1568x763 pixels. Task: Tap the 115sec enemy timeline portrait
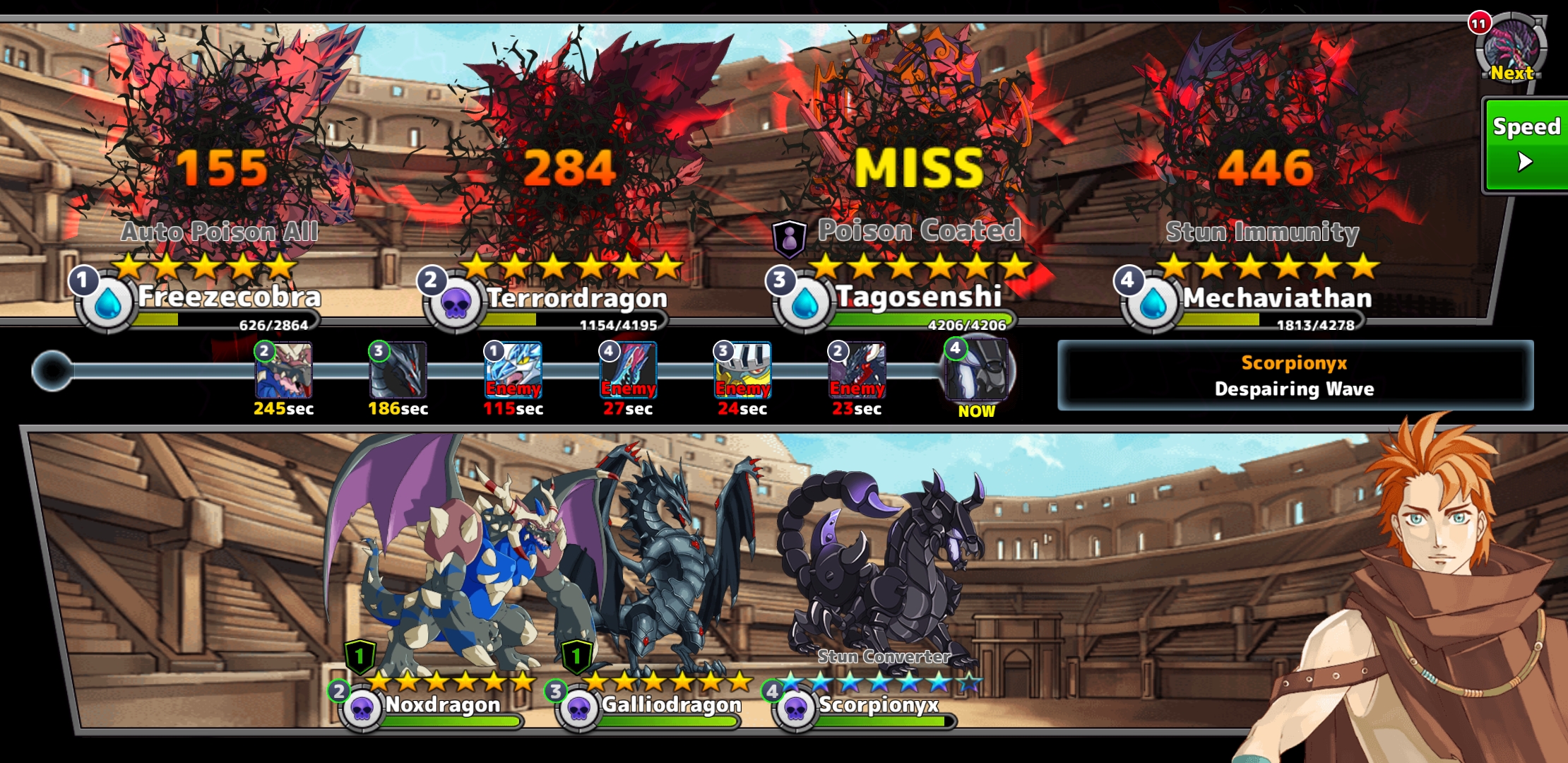point(513,371)
